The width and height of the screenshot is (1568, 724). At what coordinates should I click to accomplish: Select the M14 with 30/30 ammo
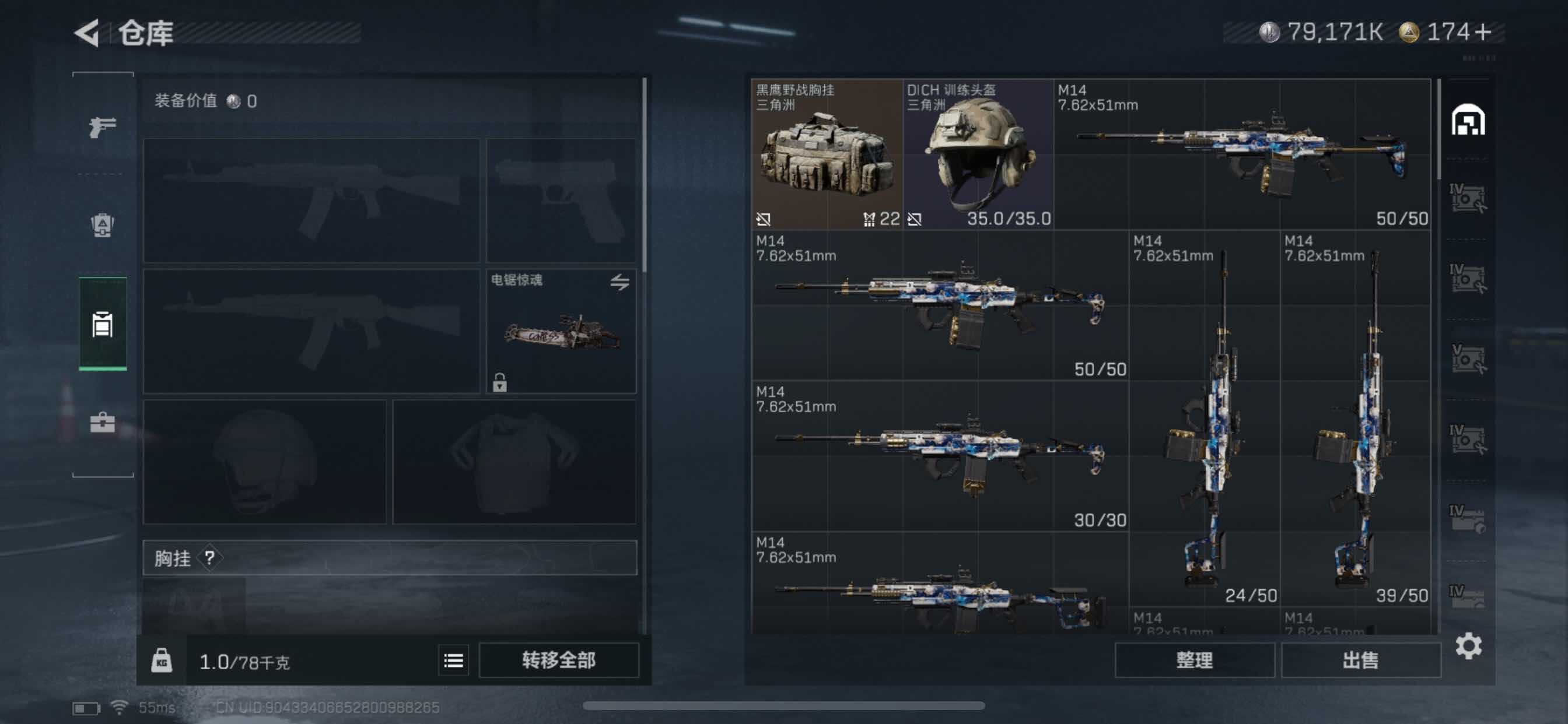(940, 456)
